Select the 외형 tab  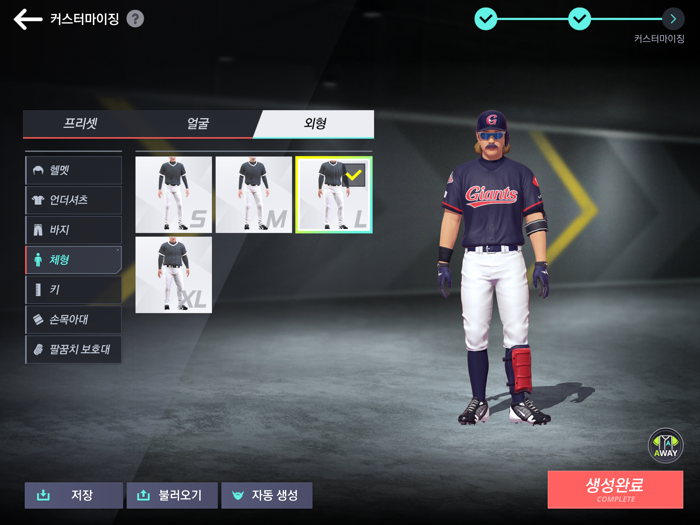click(315, 124)
